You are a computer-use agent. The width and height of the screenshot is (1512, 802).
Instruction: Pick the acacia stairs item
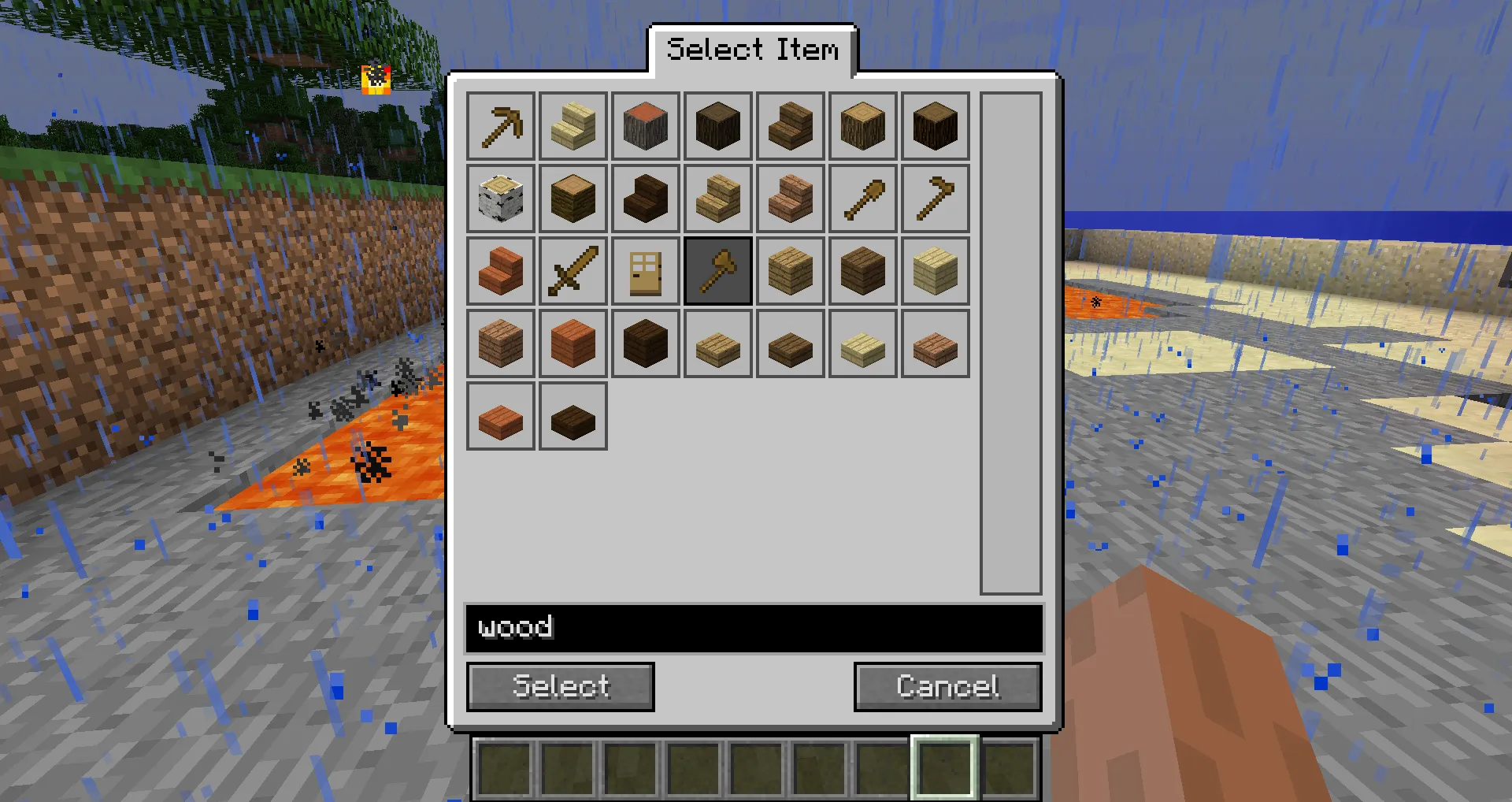pos(501,270)
